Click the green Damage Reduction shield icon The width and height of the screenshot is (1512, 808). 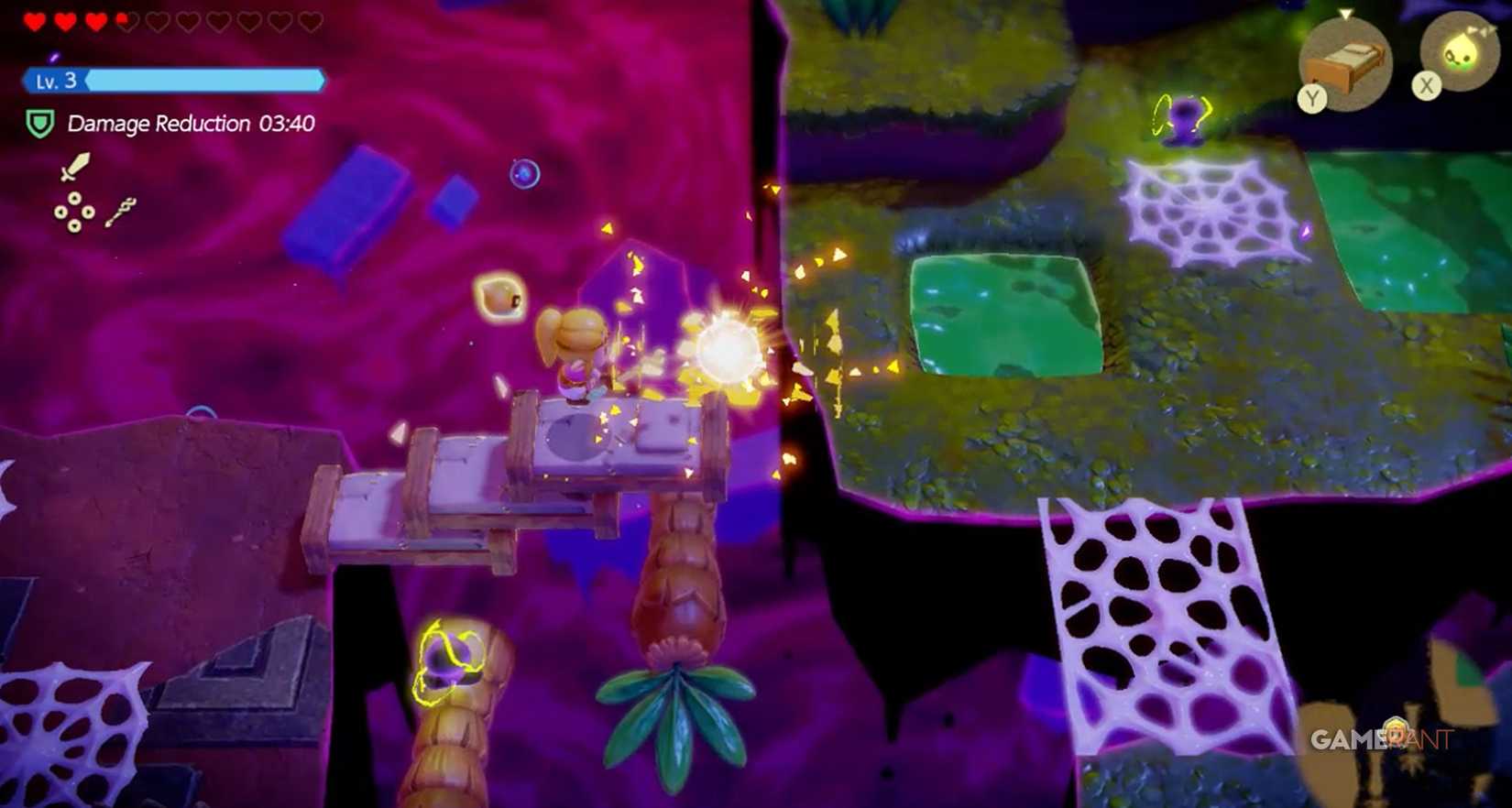click(39, 123)
